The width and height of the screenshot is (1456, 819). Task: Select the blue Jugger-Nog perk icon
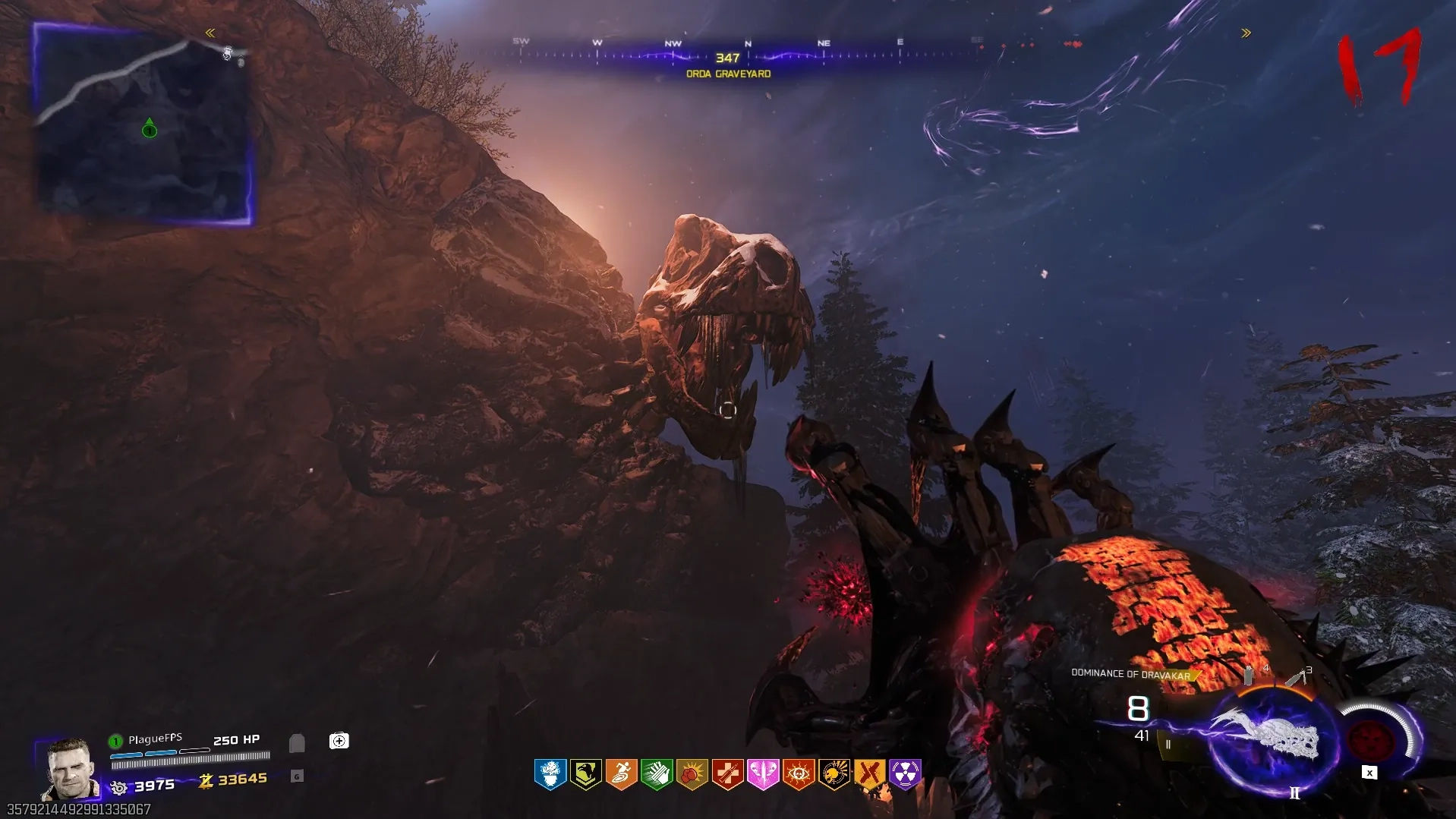coord(550,774)
